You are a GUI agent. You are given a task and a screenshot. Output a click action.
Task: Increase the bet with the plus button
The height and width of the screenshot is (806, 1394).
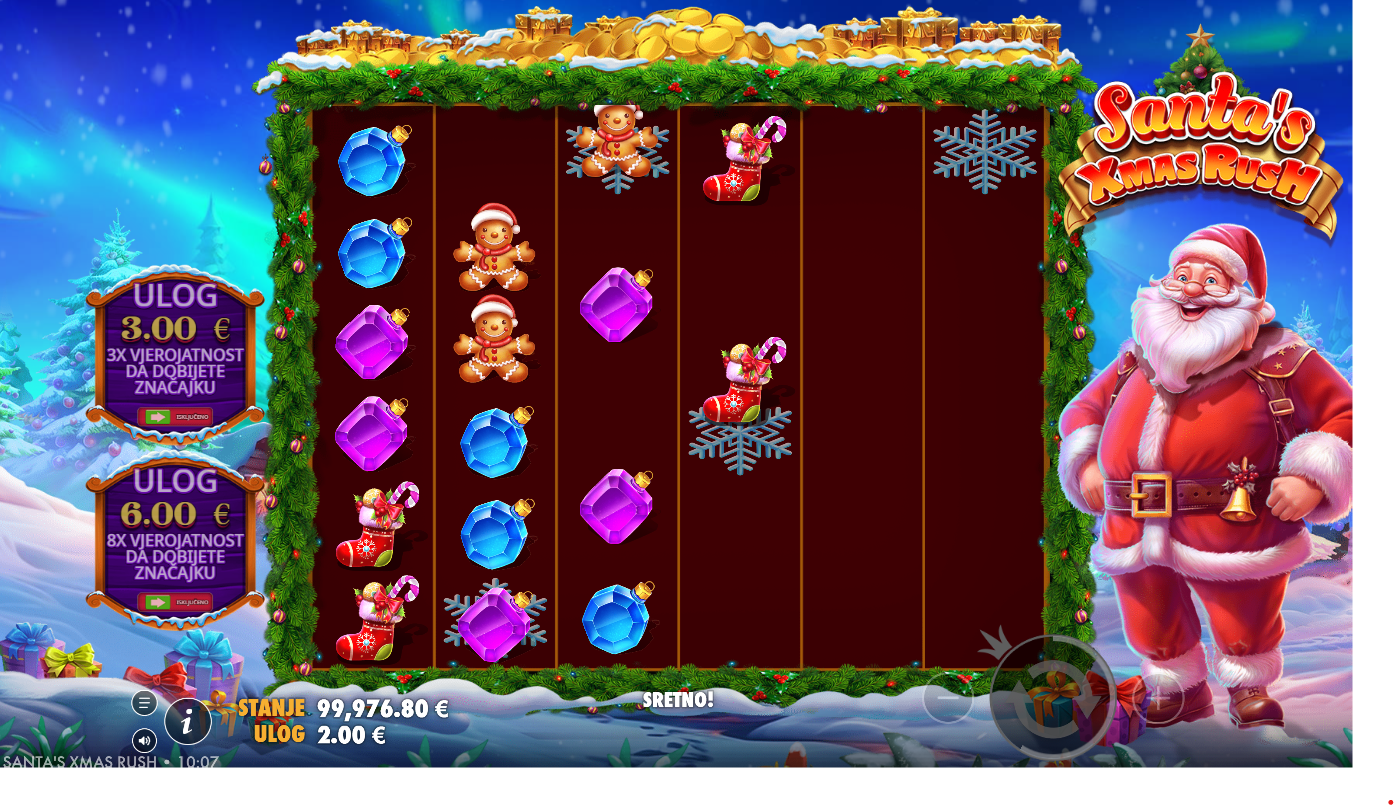[1159, 697]
